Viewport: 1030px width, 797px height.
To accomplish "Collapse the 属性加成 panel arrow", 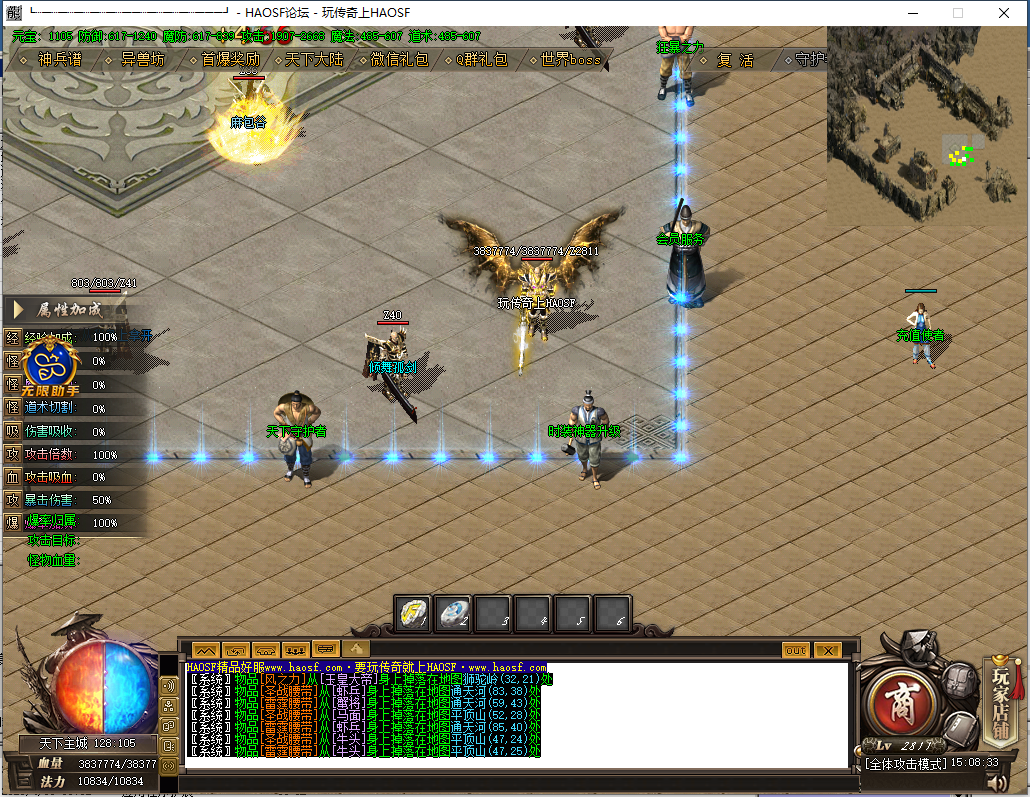I will tap(19, 310).
